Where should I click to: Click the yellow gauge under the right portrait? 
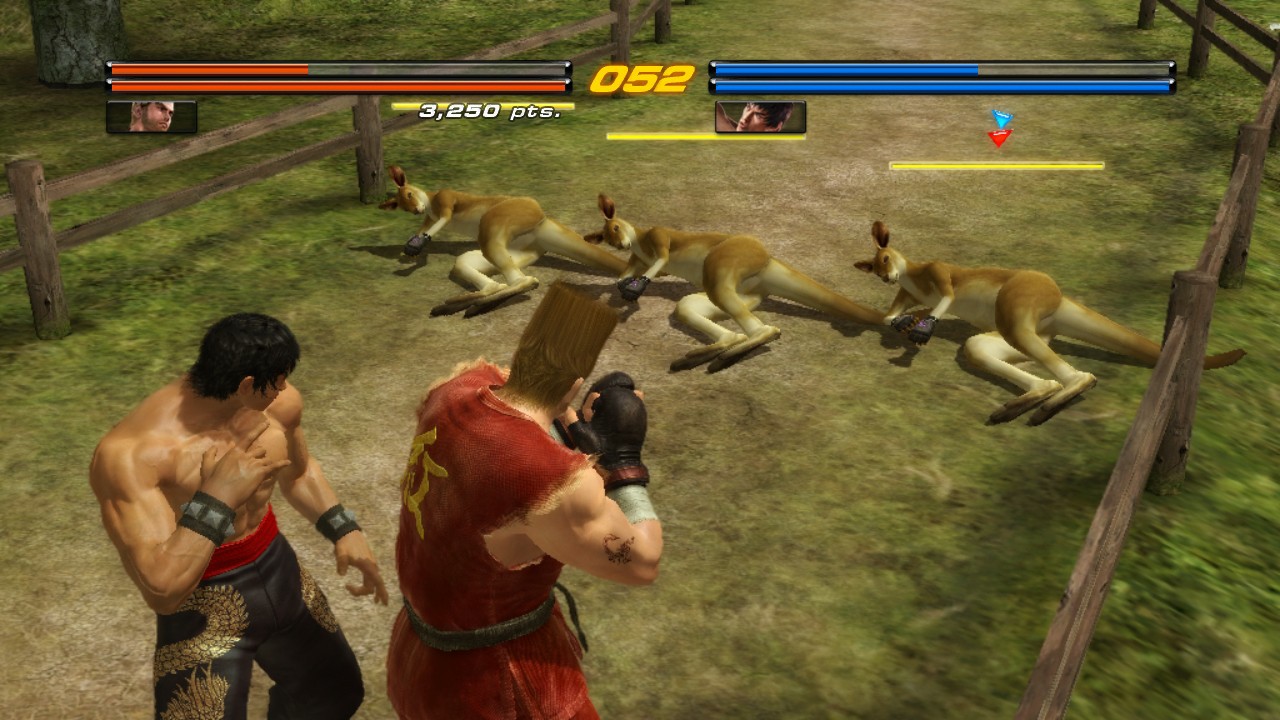coord(660,137)
